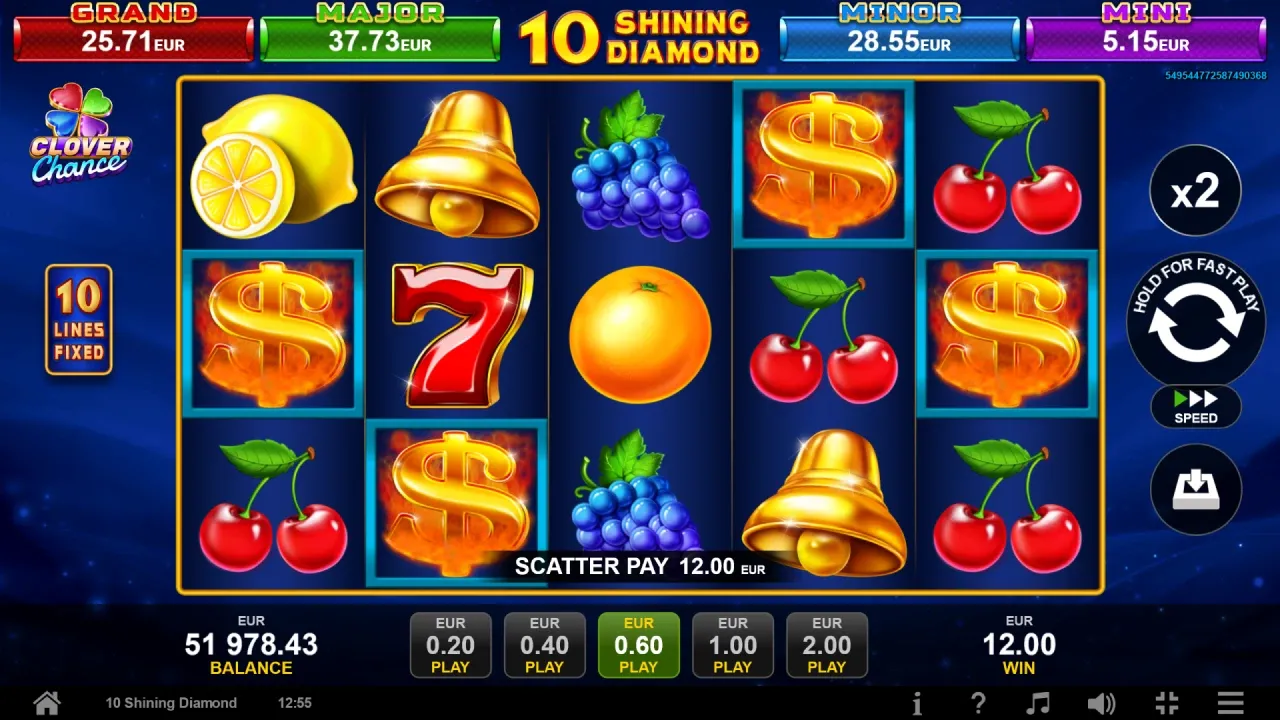Open the help section

[978, 703]
